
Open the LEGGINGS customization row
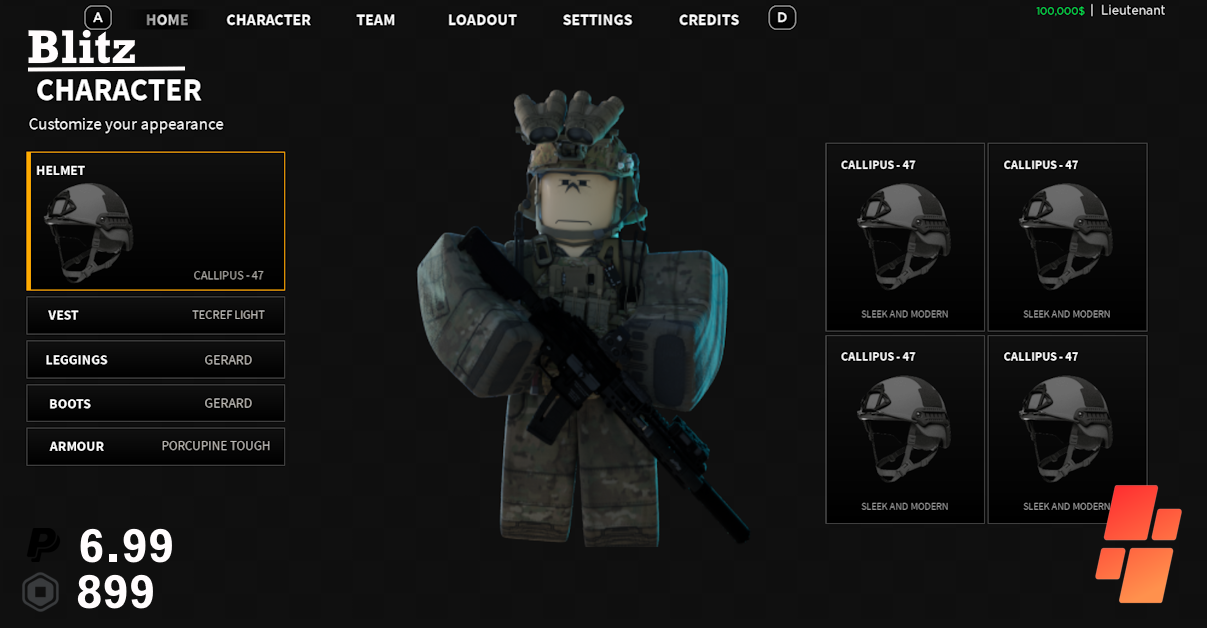[156, 360]
